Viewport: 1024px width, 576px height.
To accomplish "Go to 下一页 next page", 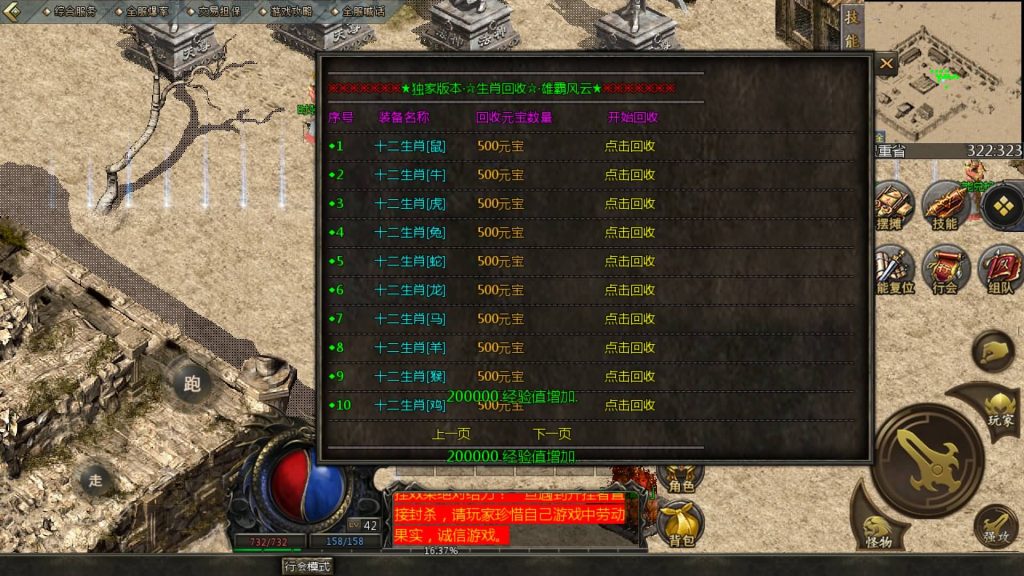I will point(552,435).
